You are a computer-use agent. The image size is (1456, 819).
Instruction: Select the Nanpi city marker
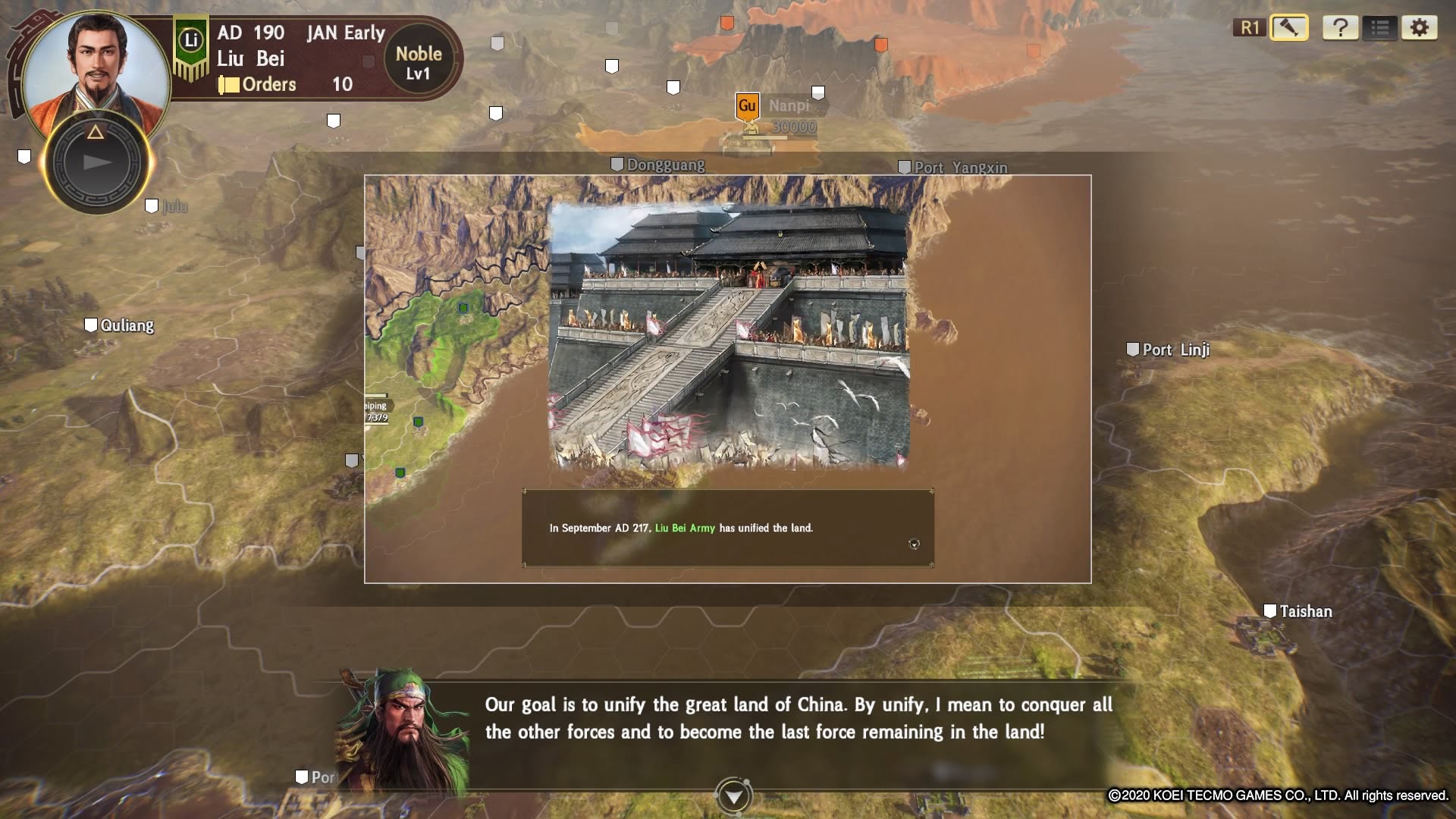747,107
